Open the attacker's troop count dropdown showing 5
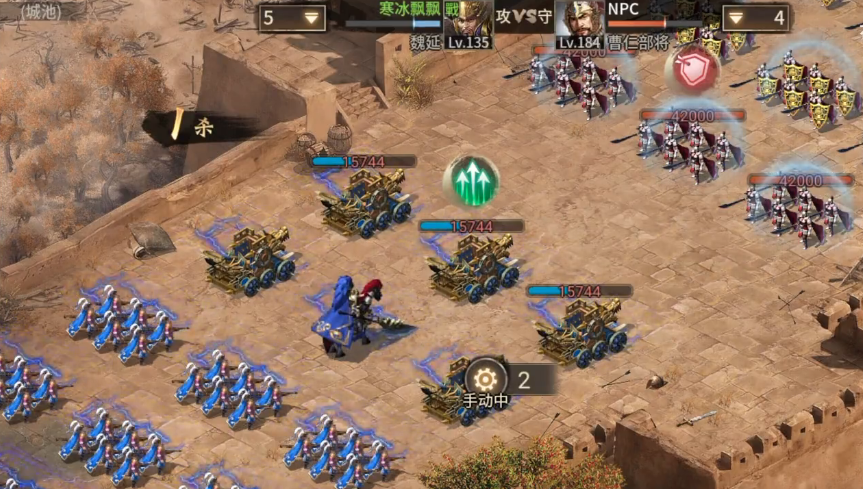The height and width of the screenshot is (489, 863). [291, 18]
